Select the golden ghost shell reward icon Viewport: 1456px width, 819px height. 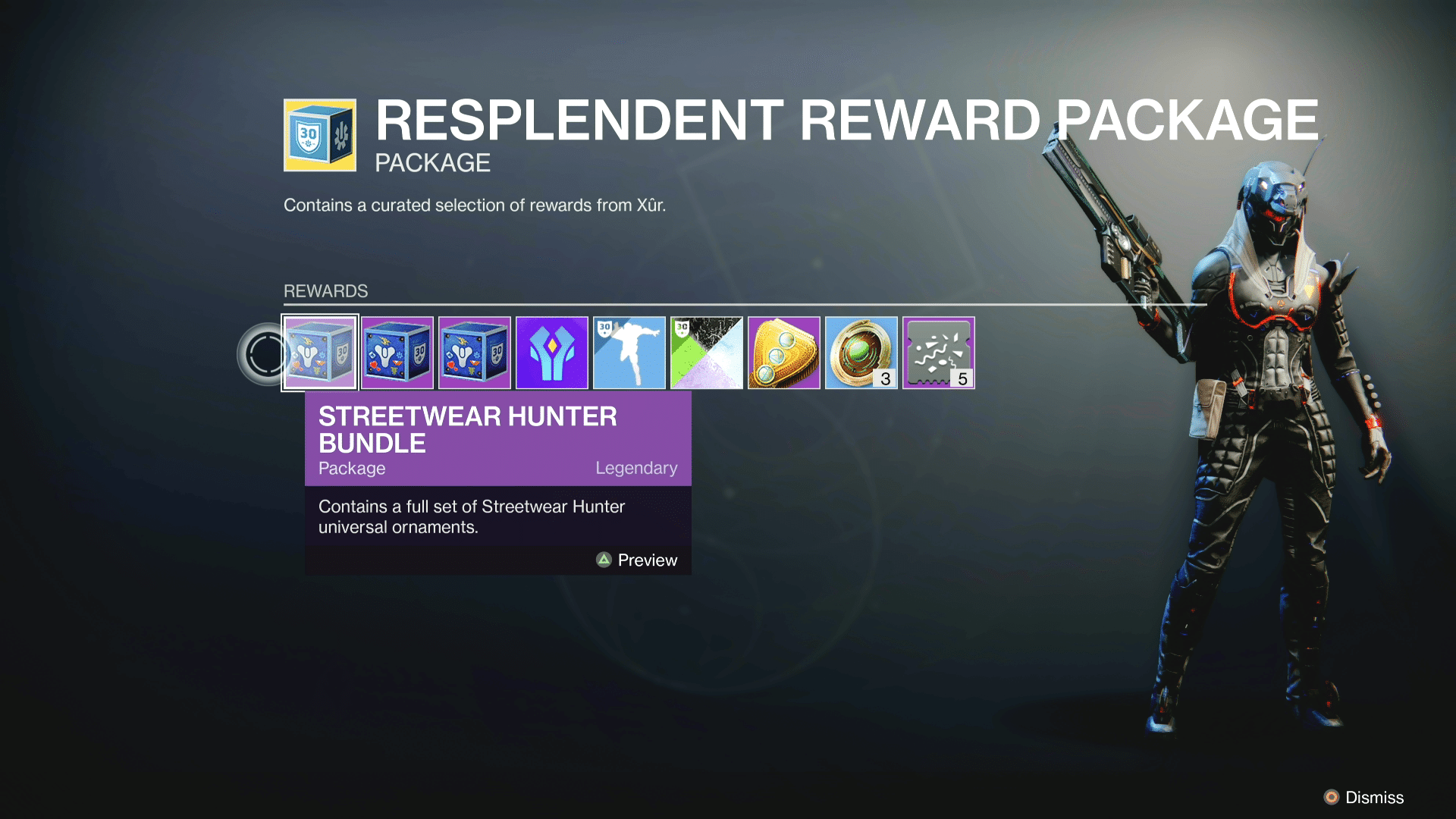tap(784, 352)
